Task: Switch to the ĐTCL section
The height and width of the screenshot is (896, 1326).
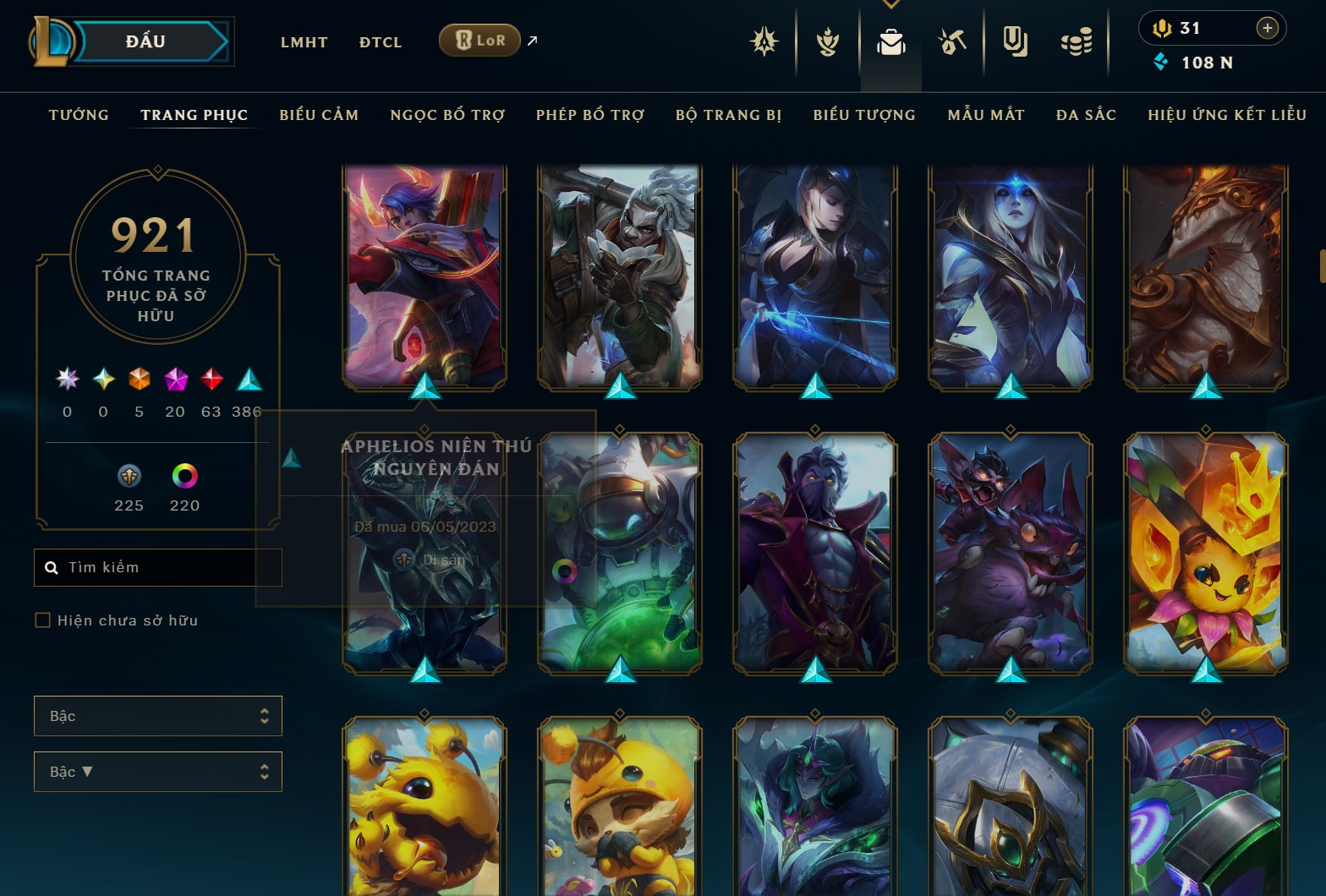Action: [x=381, y=42]
